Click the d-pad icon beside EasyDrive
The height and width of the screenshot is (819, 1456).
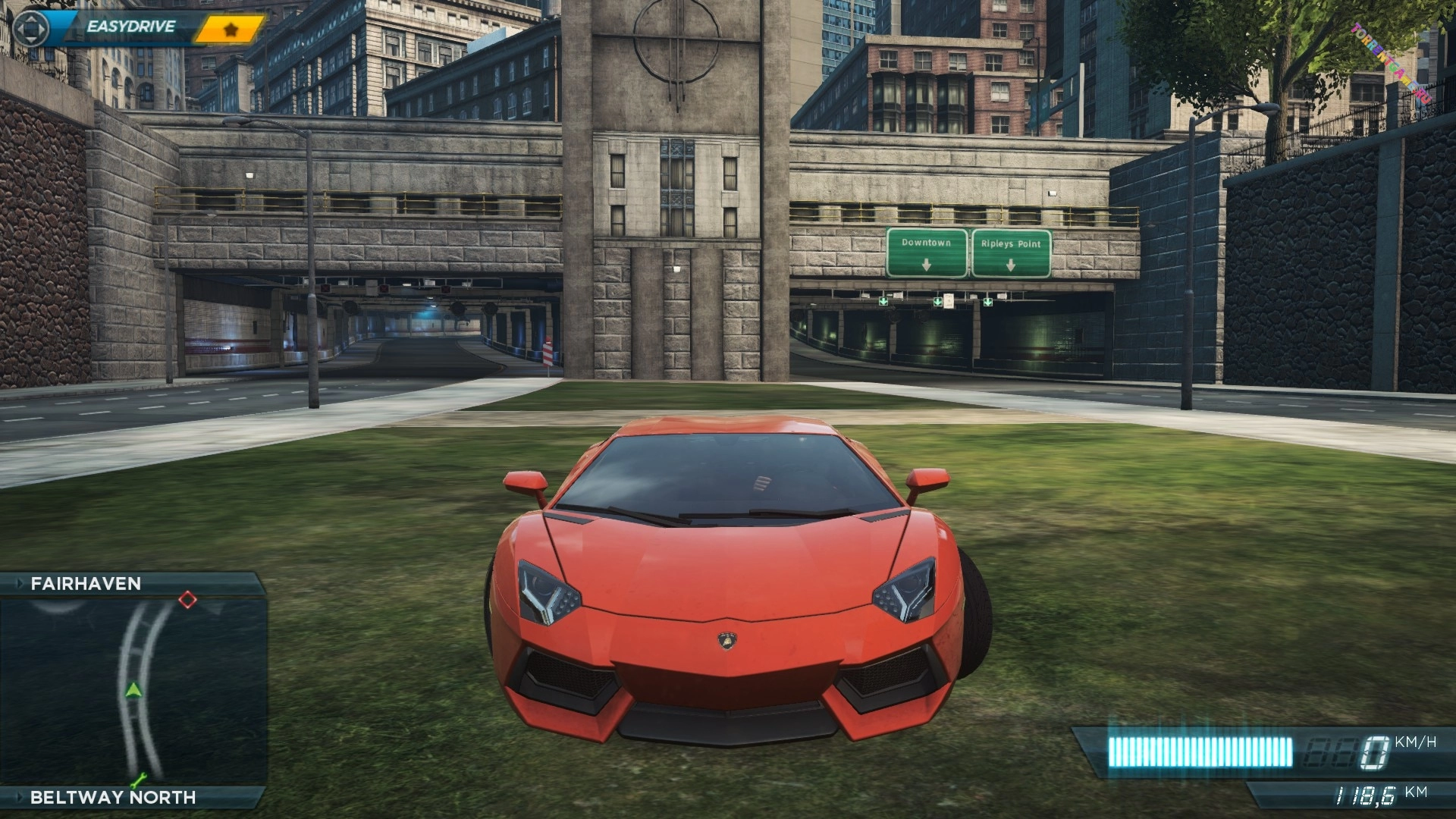[31, 29]
